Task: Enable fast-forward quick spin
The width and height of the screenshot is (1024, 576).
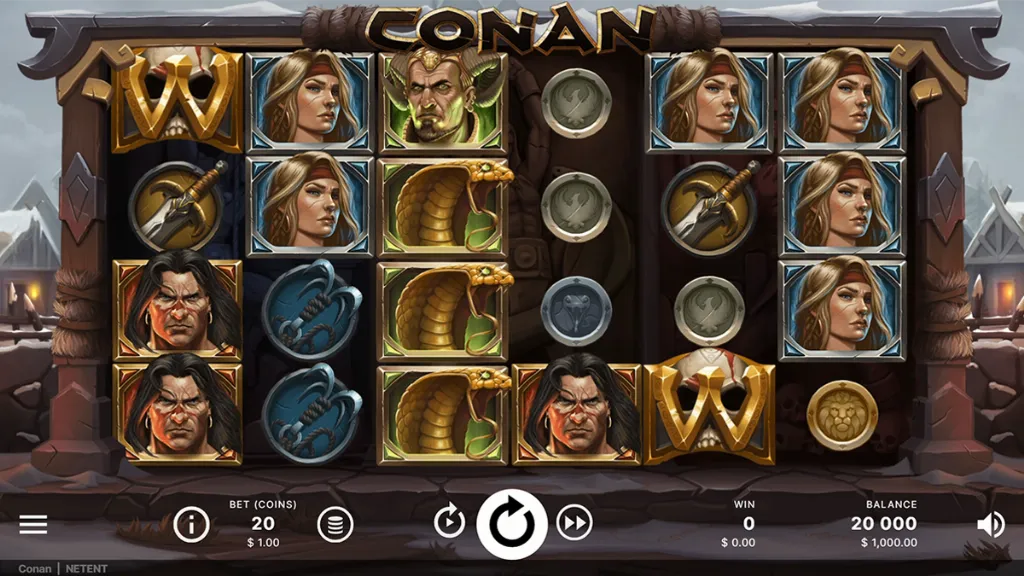Action: click(574, 522)
